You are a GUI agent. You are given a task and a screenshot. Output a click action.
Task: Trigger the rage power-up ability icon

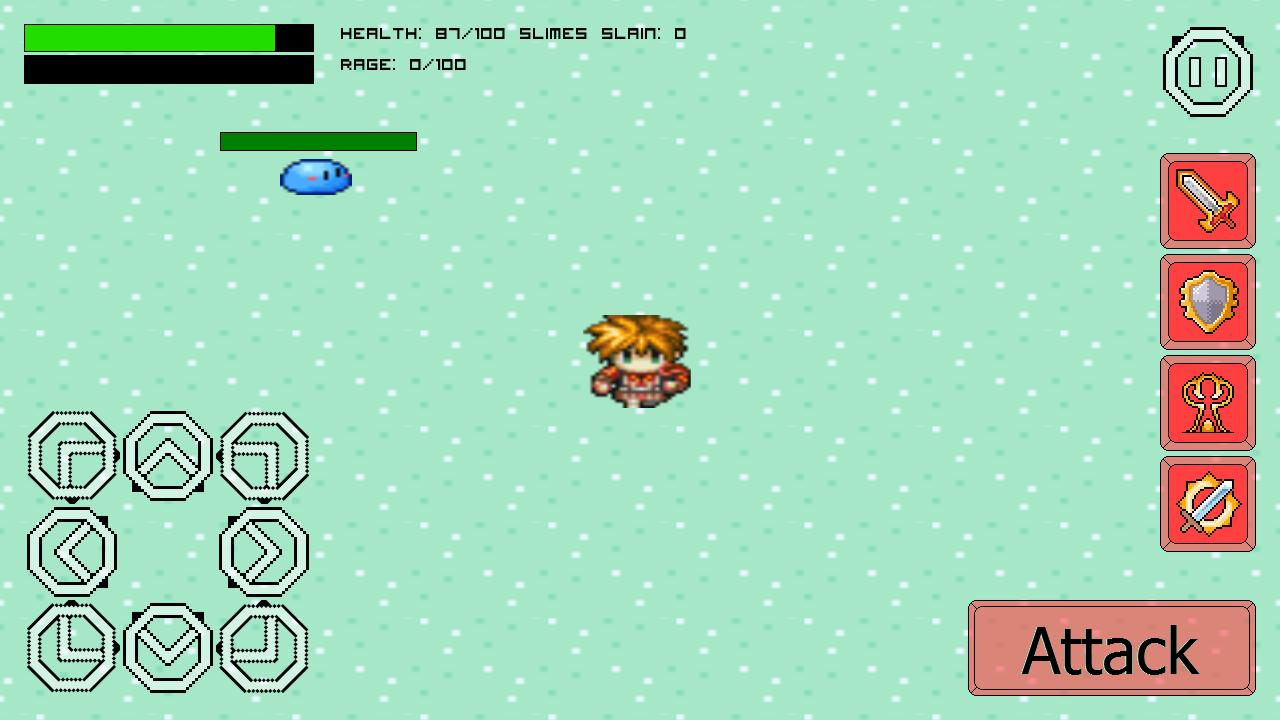coord(1207,400)
